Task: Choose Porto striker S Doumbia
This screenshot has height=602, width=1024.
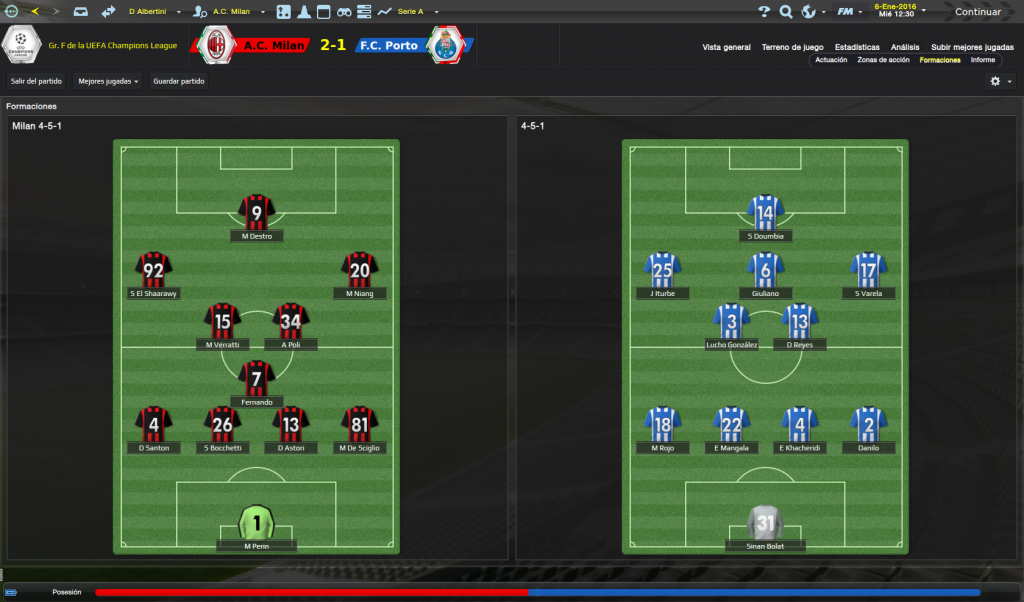Action: click(765, 212)
